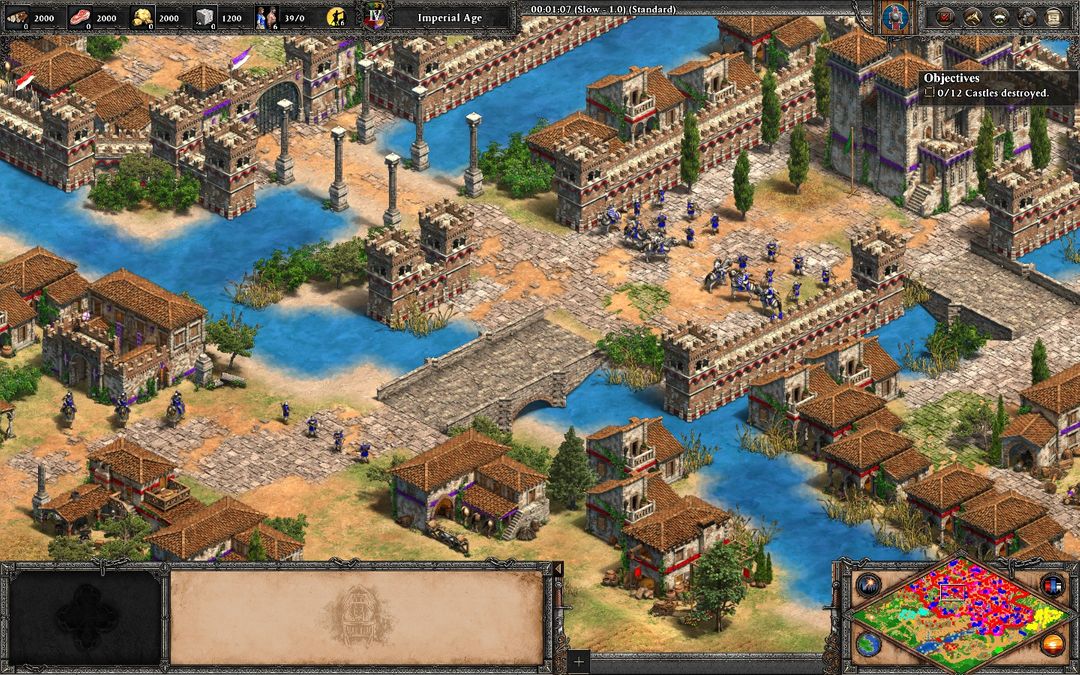1080x675 pixels.
Task: Activate the flare signal minimap button
Action: pyautogui.click(x=867, y=585)
